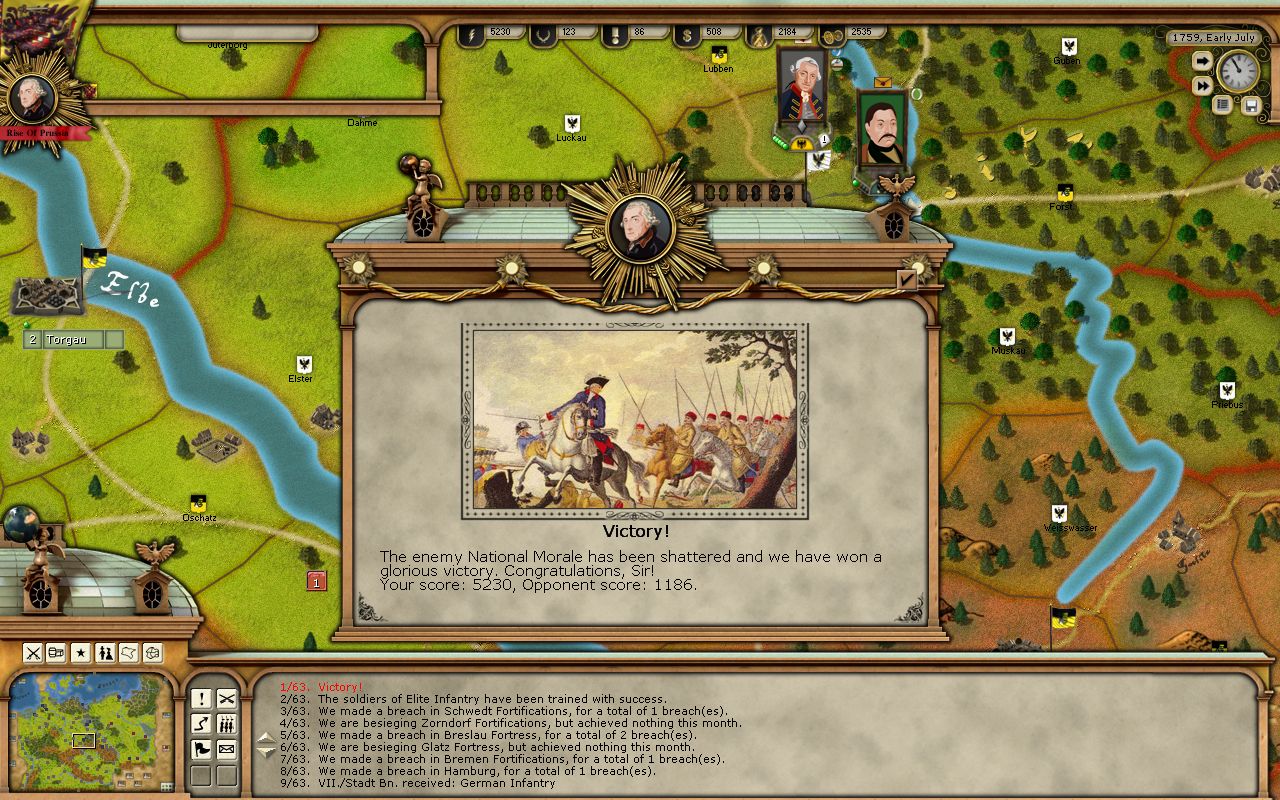Toggle the supply wagon map filter

coord(57,653)
